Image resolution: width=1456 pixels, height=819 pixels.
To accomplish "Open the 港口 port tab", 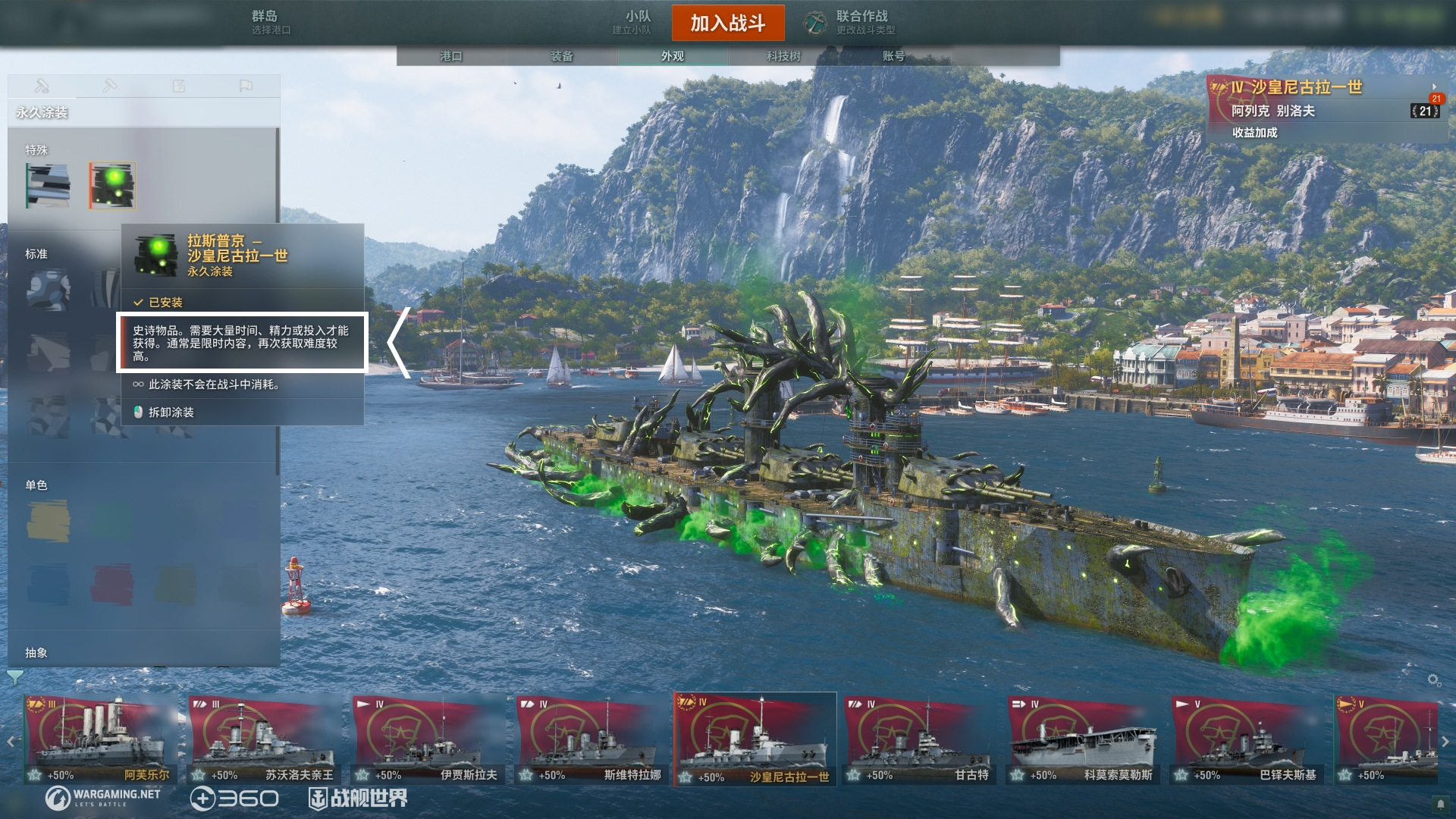I will [450, 56].
